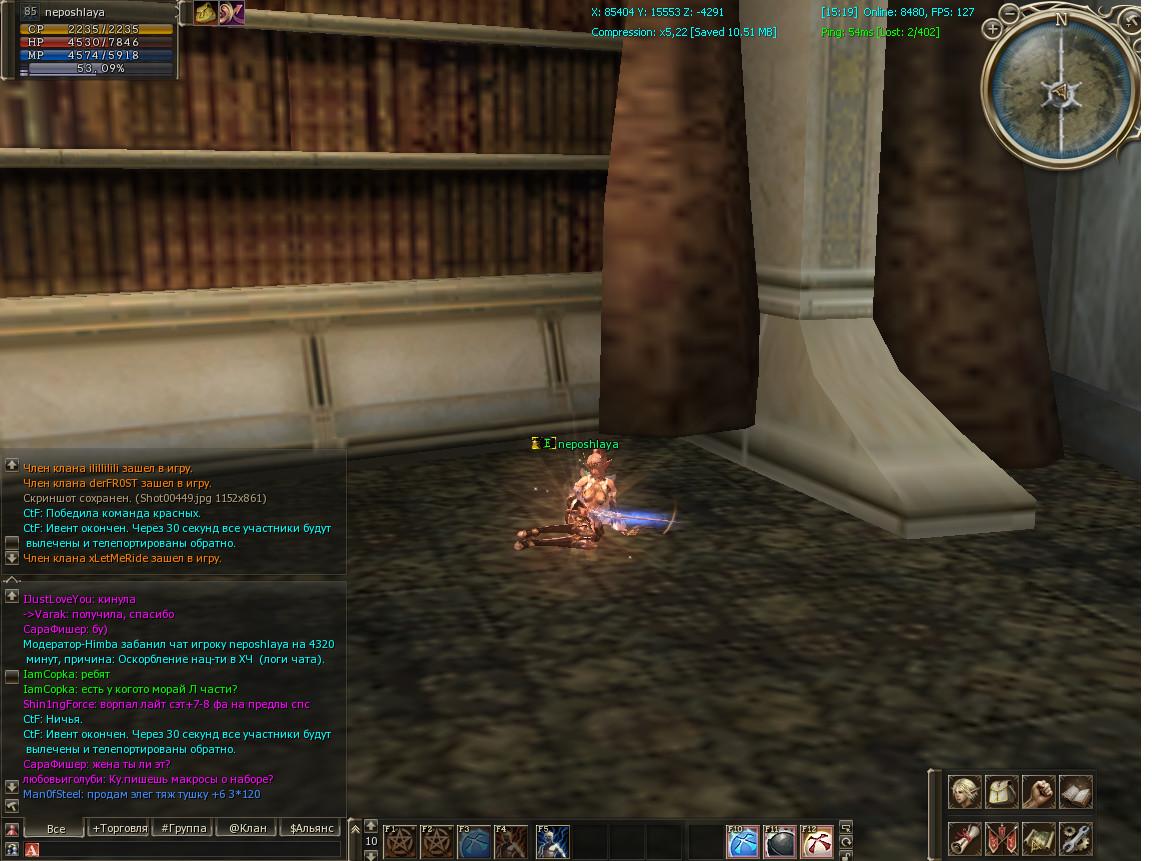Open the inventory backpack icon
Image resolution: width=1152 pixels, height=861 pixels.
point(1002,792)
